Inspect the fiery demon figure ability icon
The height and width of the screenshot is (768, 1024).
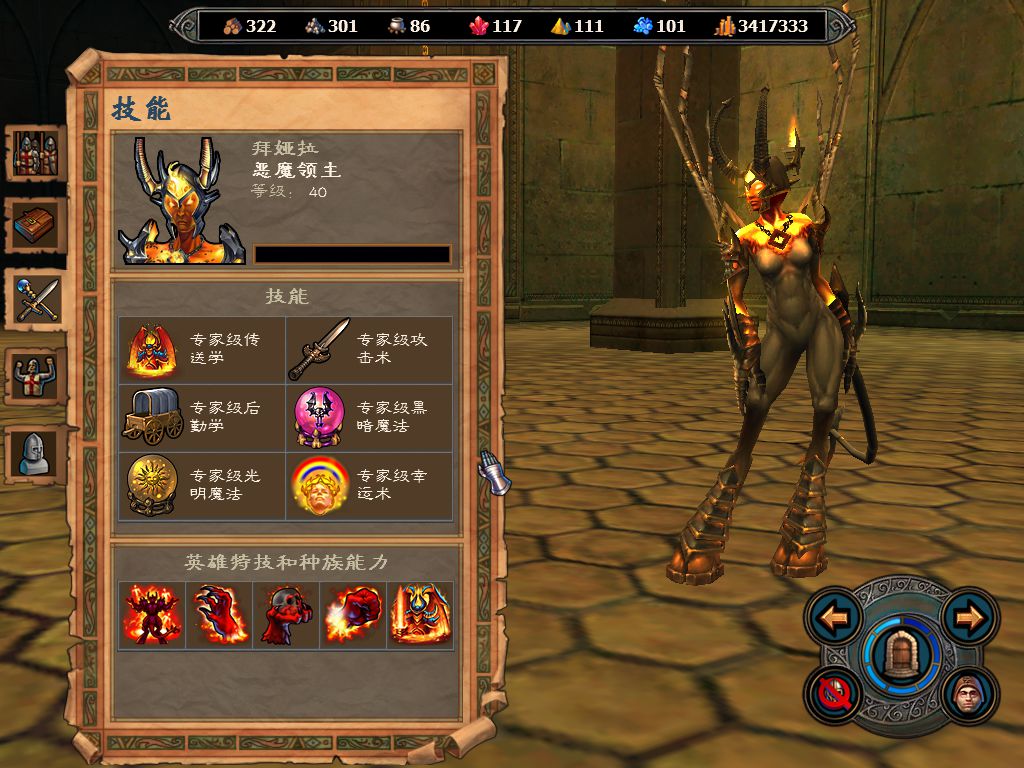pos(152,615)
